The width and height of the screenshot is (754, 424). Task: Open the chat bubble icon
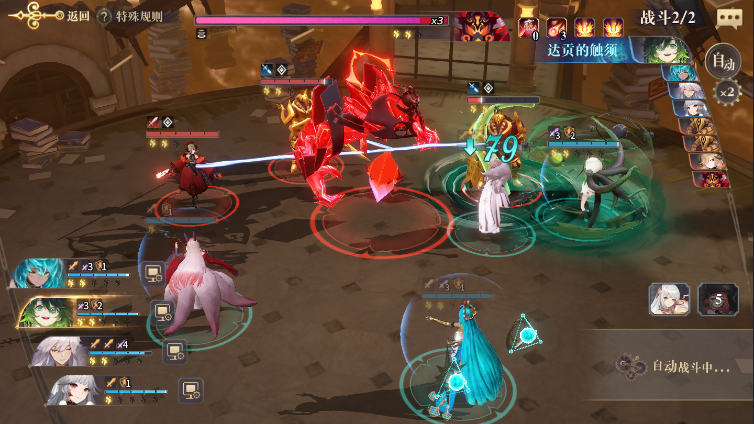click(x=730, y=17)
